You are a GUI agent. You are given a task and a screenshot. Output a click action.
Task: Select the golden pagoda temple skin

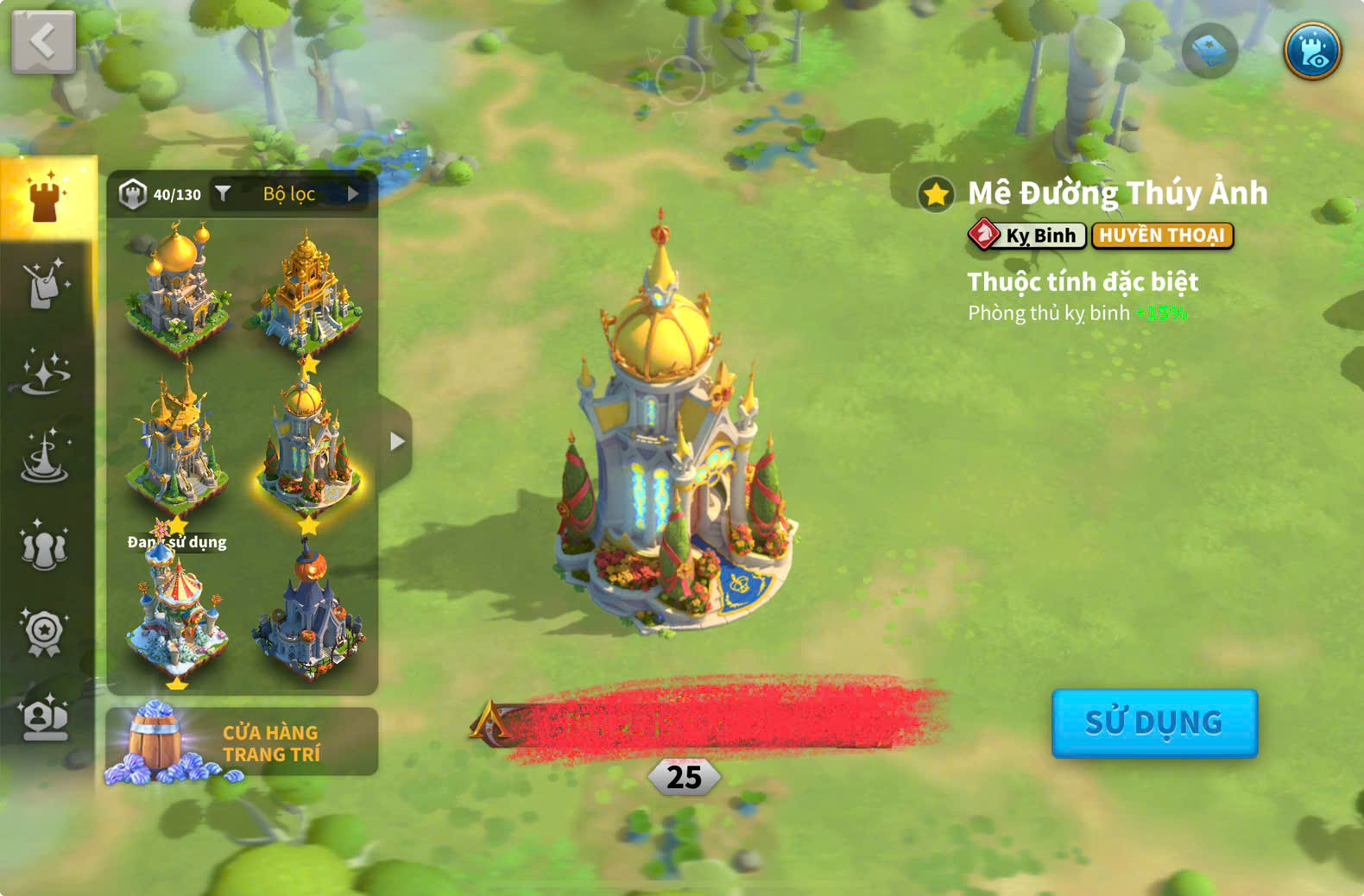[308, 289]
